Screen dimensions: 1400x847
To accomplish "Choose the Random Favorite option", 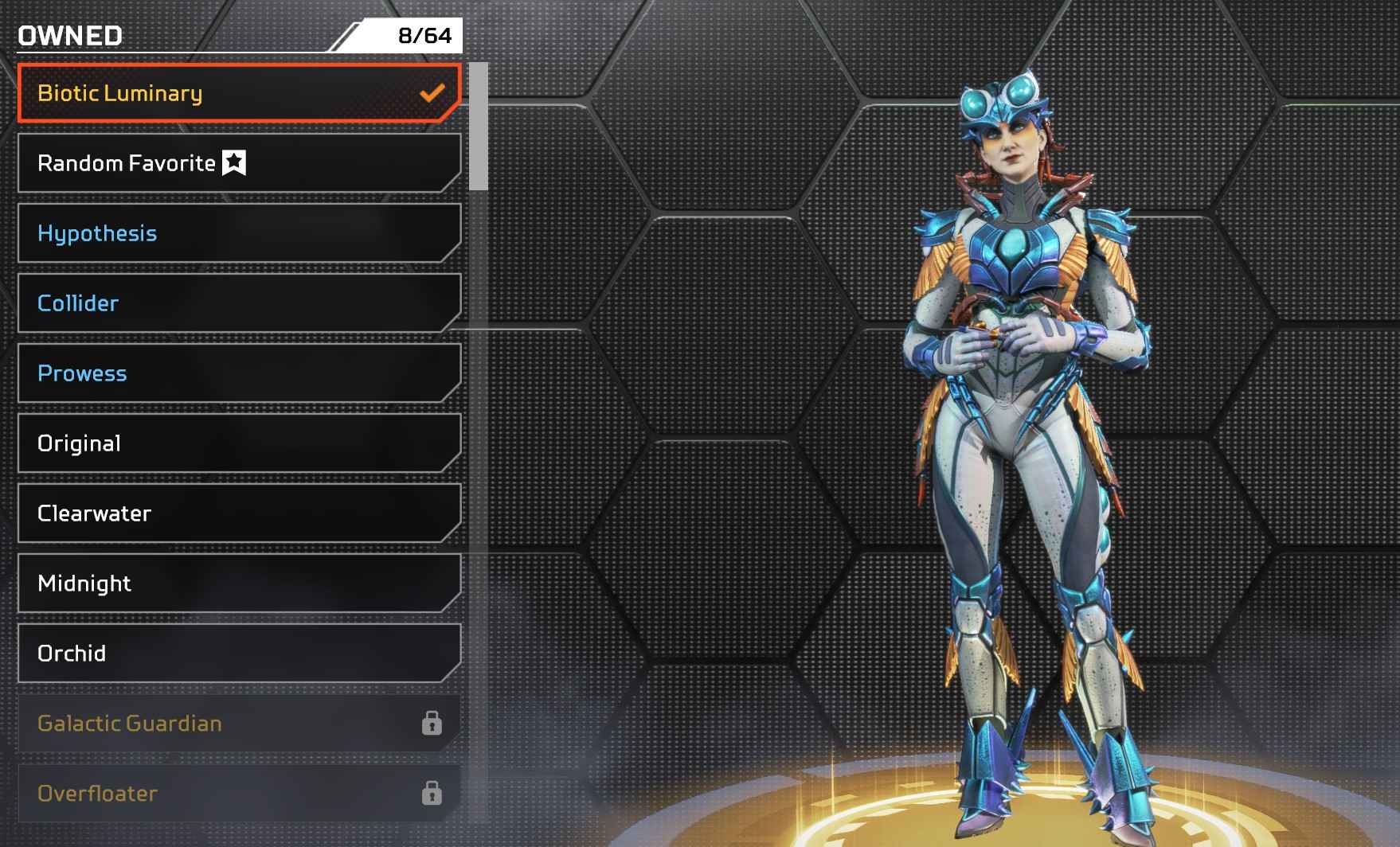I will (x=239, y=163).
